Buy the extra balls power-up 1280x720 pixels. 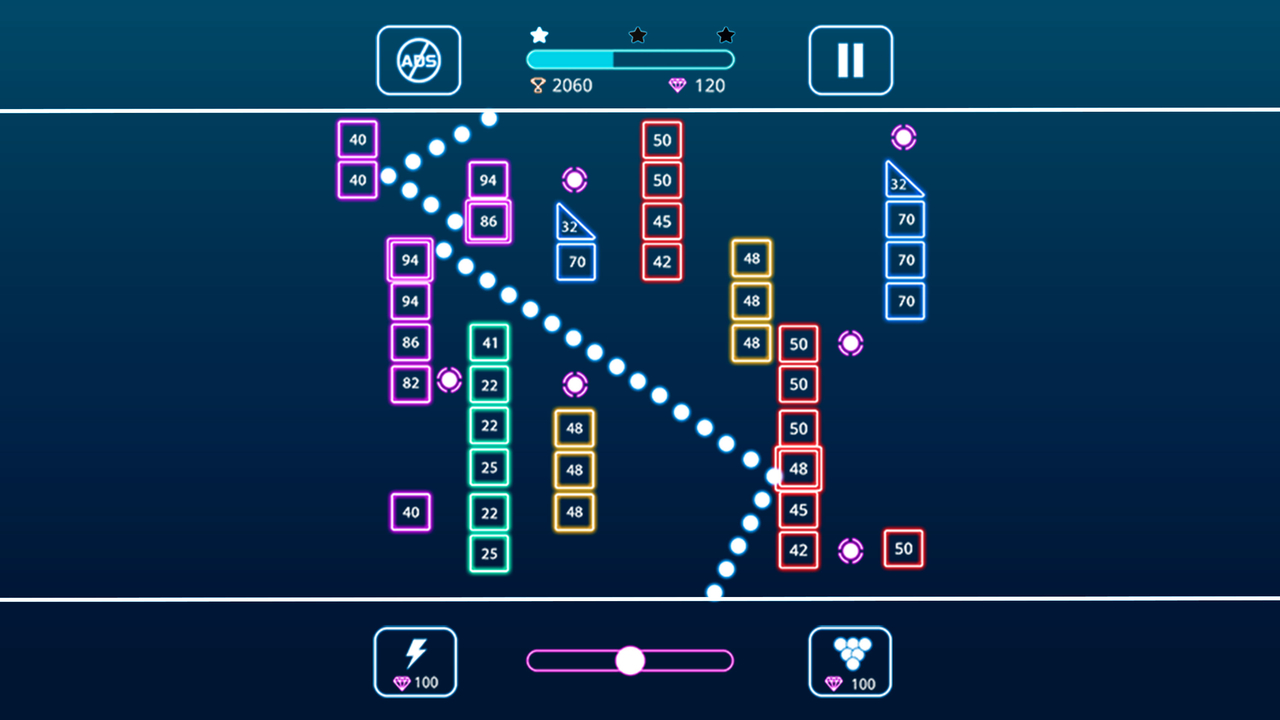(850, 662)
